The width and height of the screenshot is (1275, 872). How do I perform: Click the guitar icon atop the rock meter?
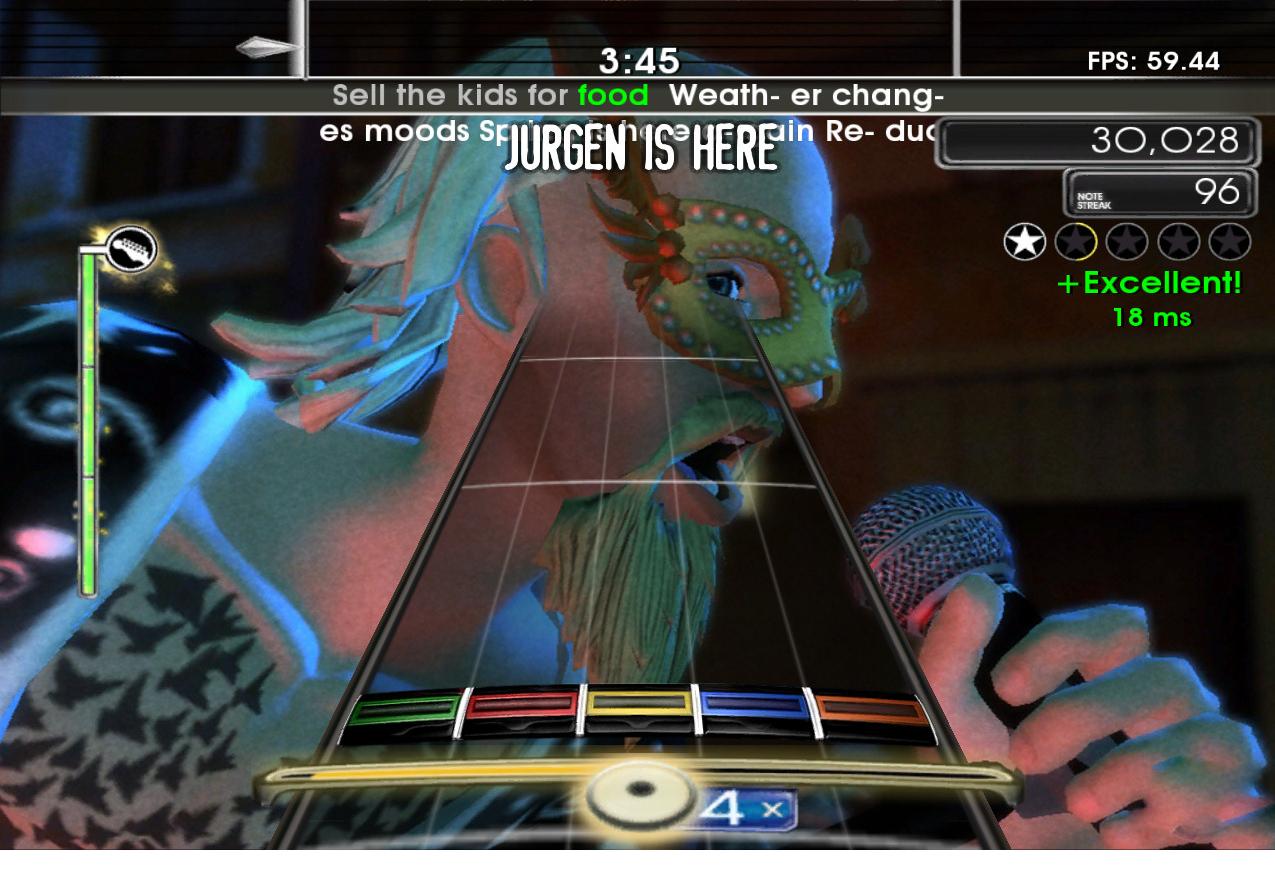tap(132, 248)
